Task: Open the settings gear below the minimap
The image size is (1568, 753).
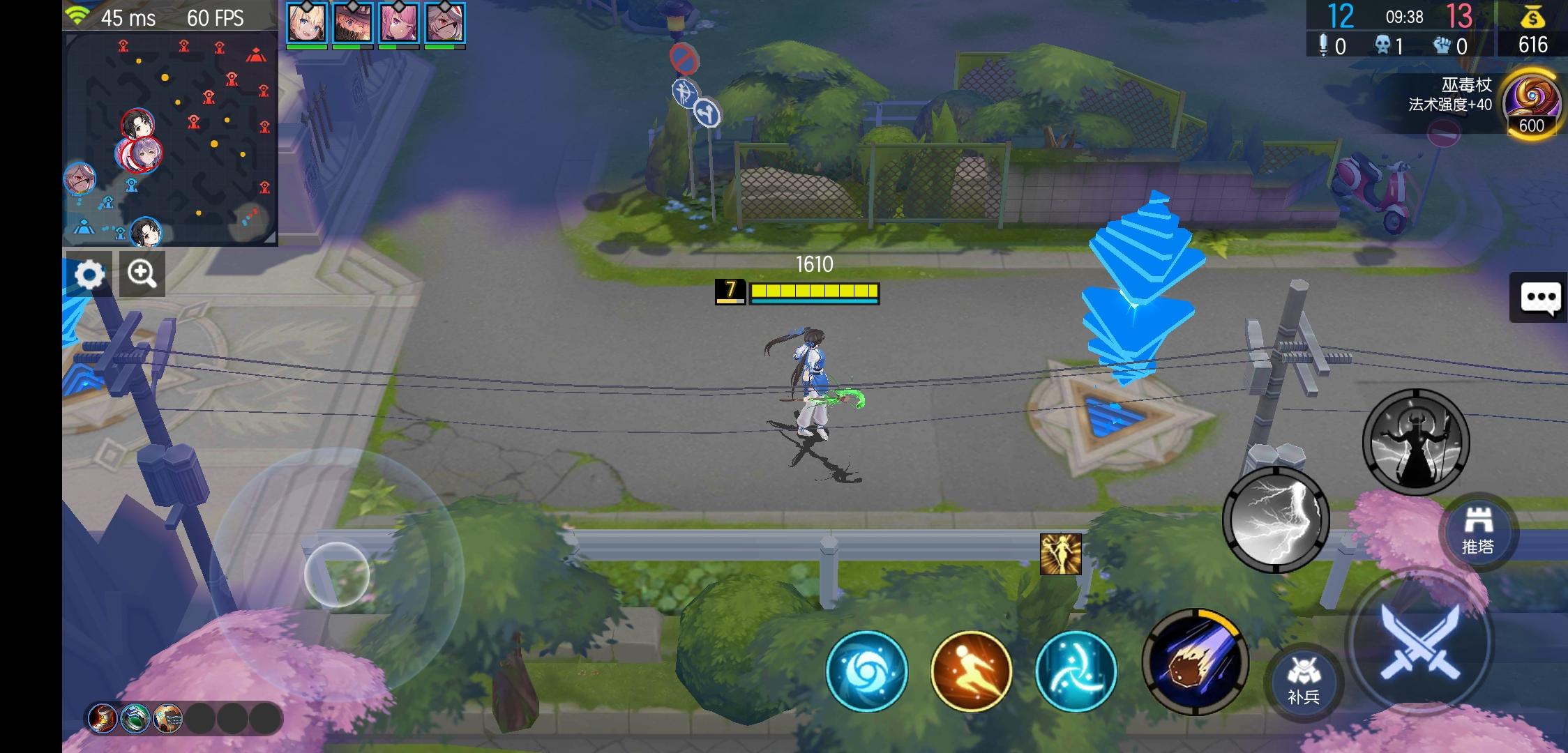Action: pos(91,273)
